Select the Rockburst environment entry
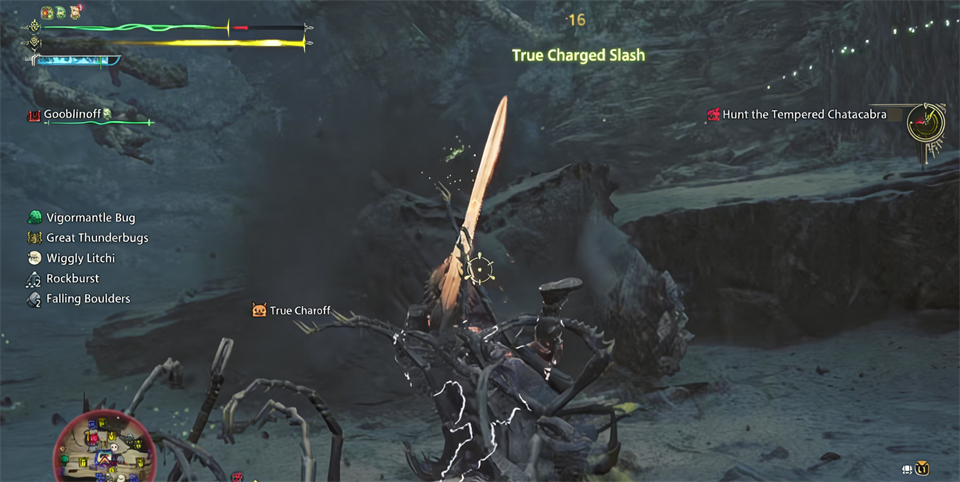 coord(72,279)
